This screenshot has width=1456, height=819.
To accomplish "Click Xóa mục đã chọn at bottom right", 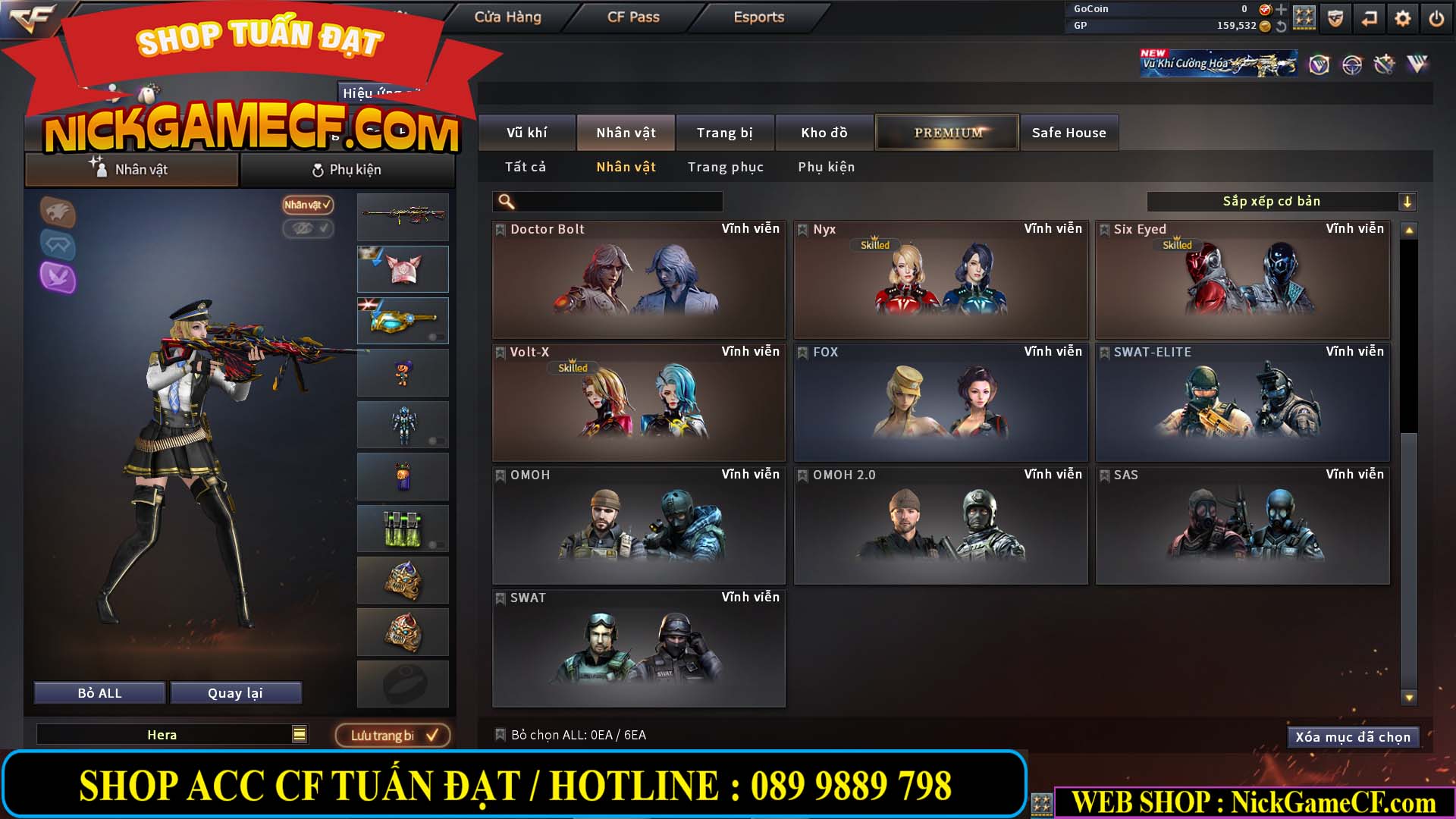I will coord(1353,736).
